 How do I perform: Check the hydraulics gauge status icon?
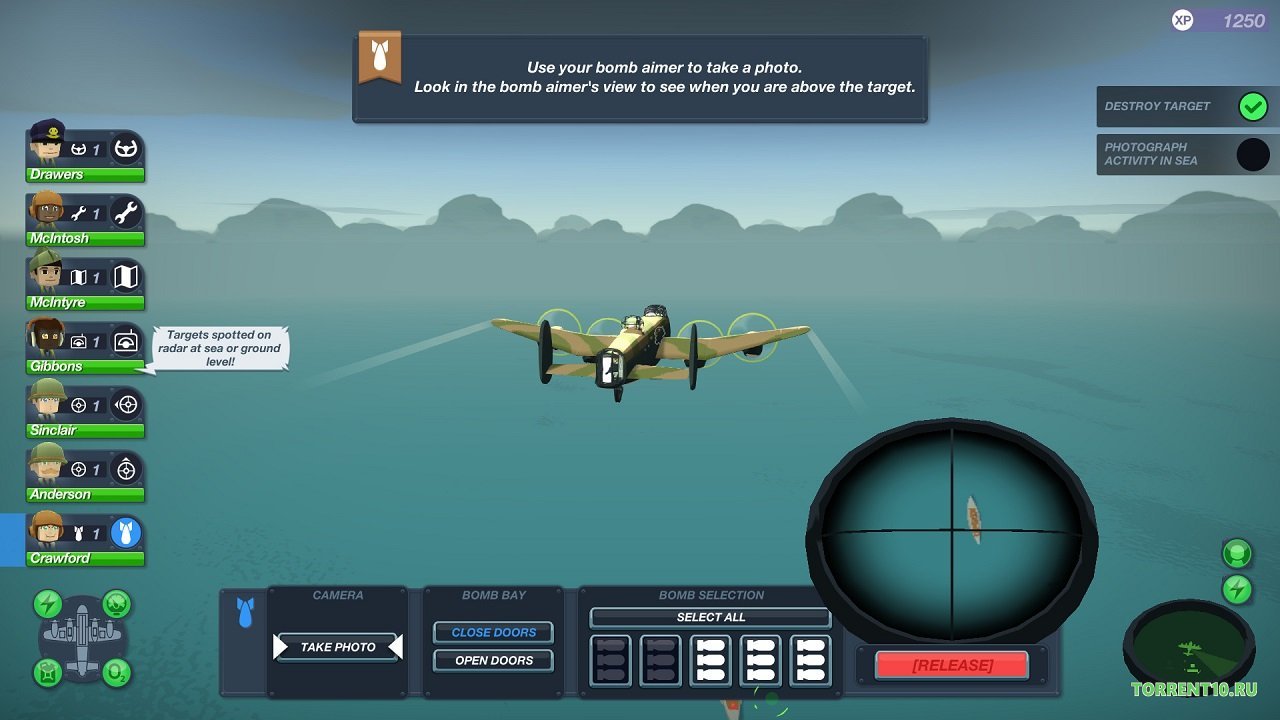pyautogui.click(x=116, y=603)
